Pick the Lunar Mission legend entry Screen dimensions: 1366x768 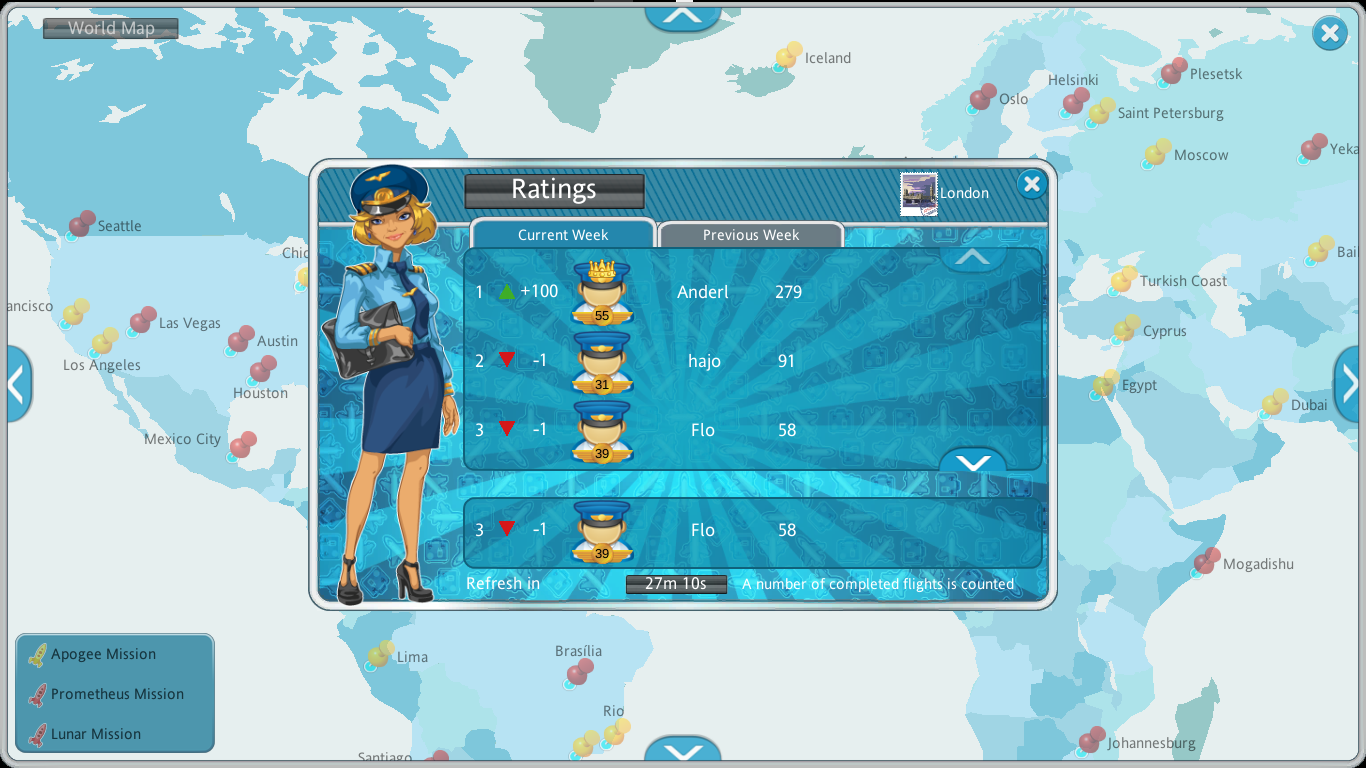point(95,734)
